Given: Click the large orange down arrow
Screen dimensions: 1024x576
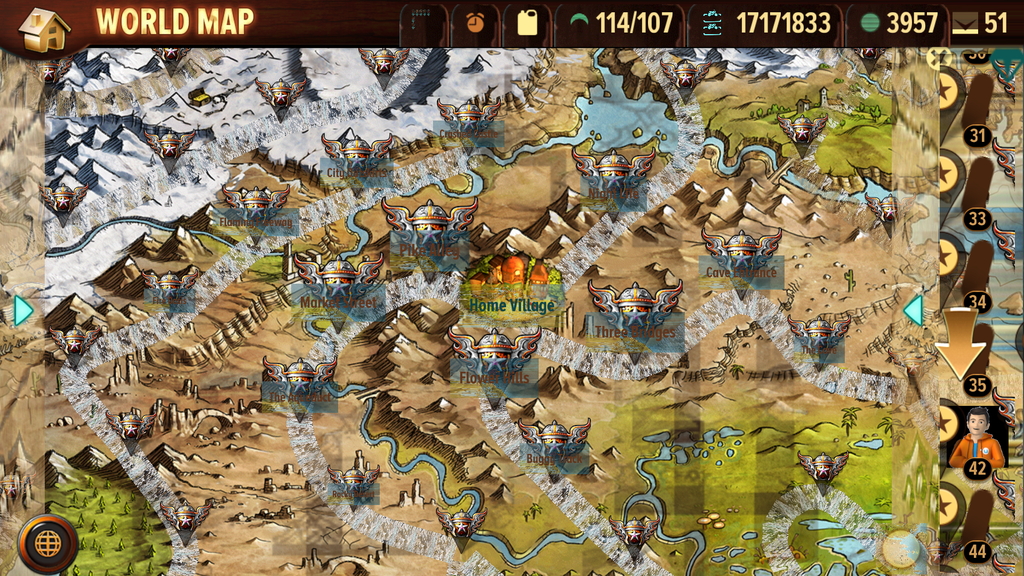Looking at the screenshot, I should 962,342.
